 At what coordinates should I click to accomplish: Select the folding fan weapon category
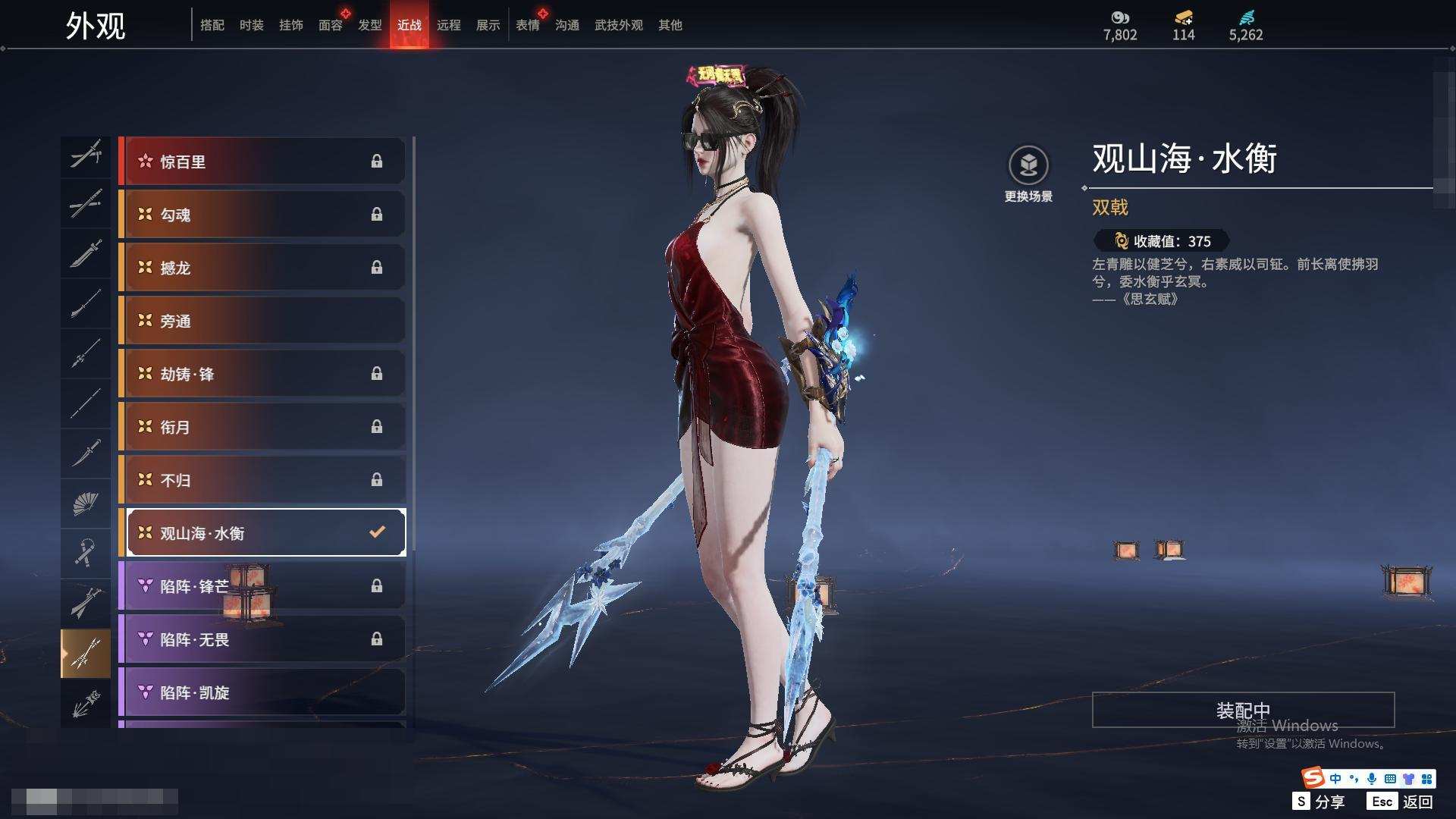point(86,503)
